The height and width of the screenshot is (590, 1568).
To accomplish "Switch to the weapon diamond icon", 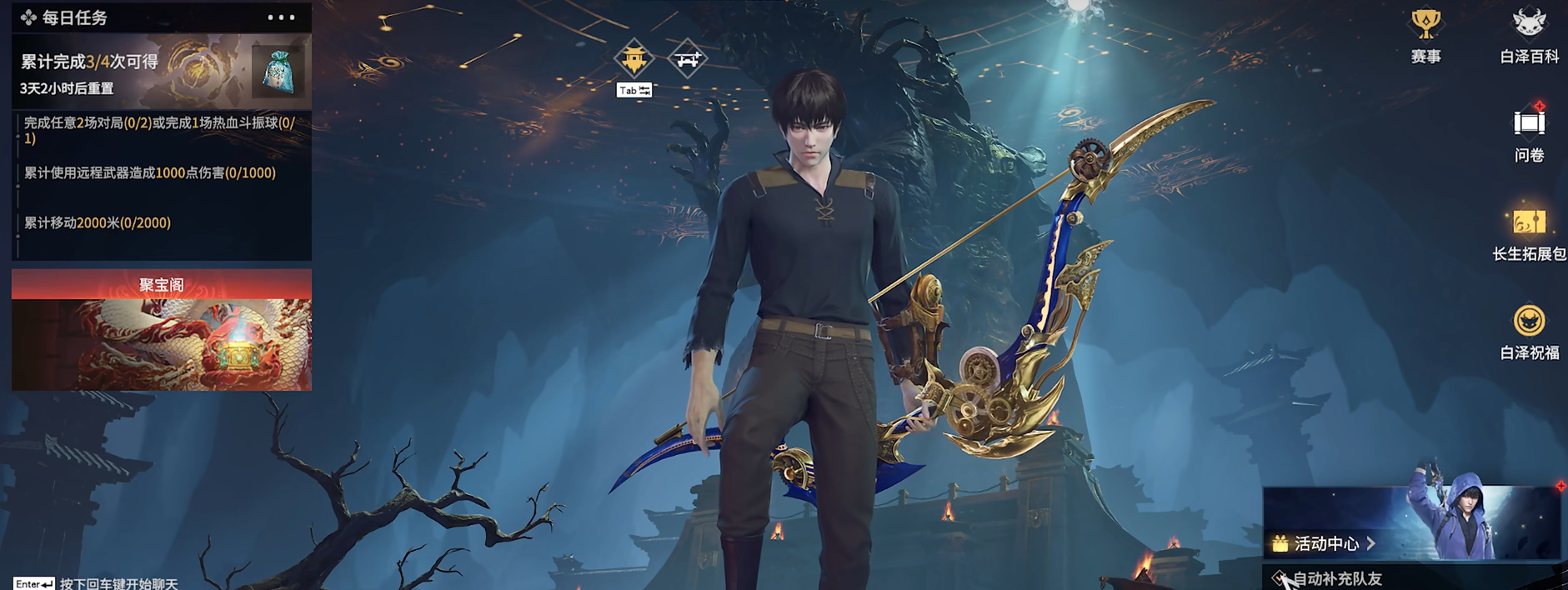I will coord(688,58).
